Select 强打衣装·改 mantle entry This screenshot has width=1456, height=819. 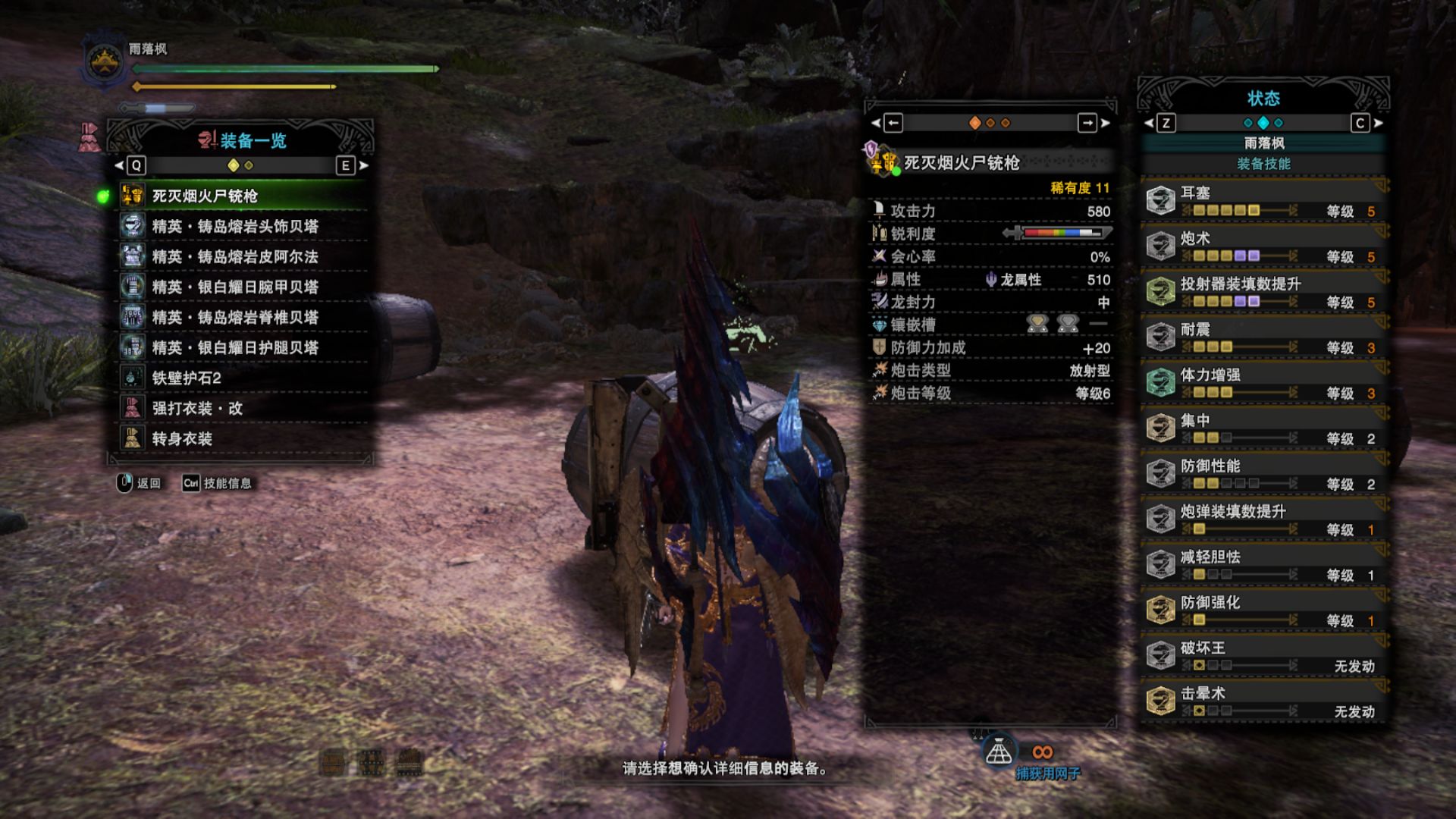pos(243,409)
